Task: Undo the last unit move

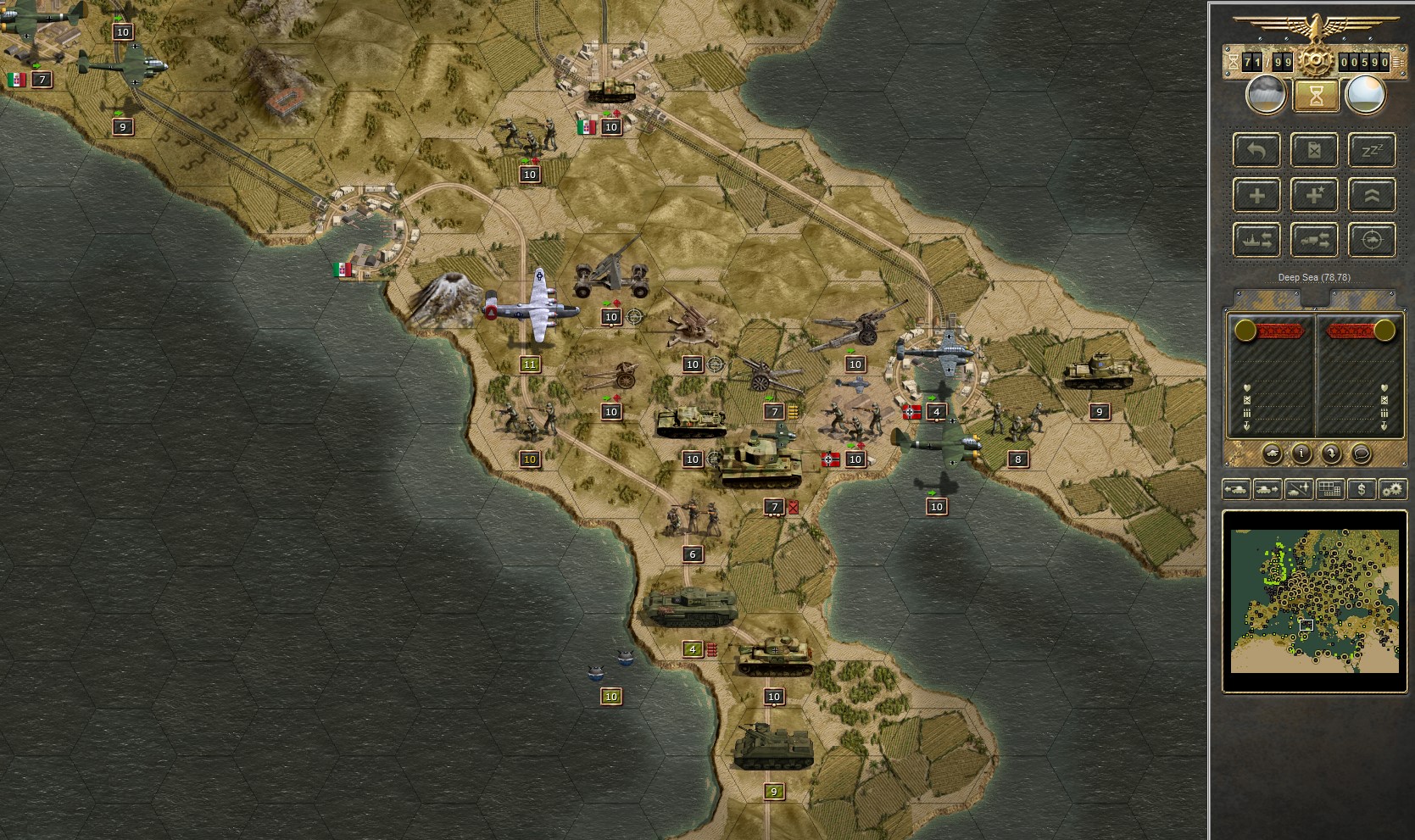Action: click(1256, 150)
